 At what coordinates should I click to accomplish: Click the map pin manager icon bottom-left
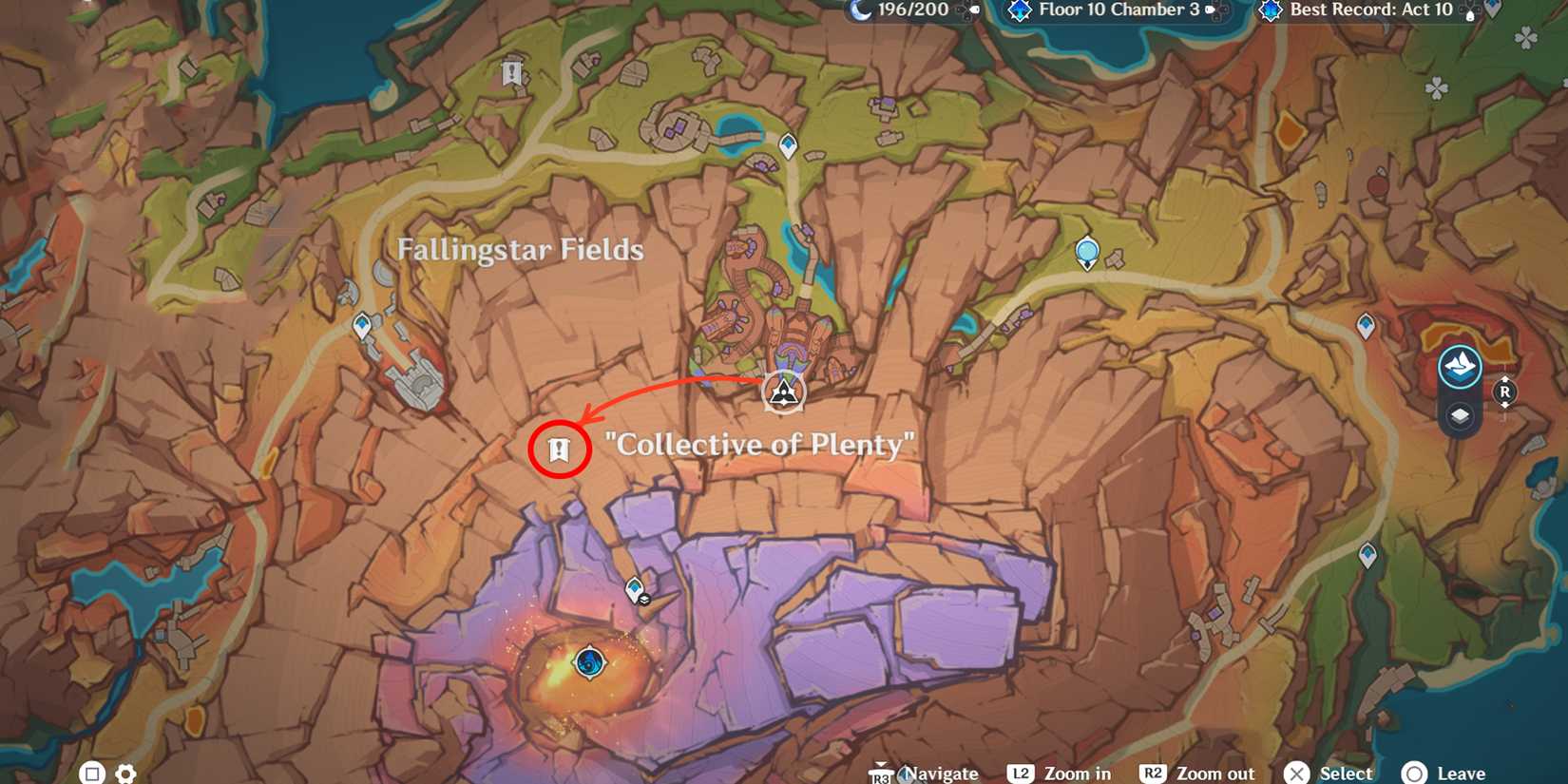[x=91, y=773]
